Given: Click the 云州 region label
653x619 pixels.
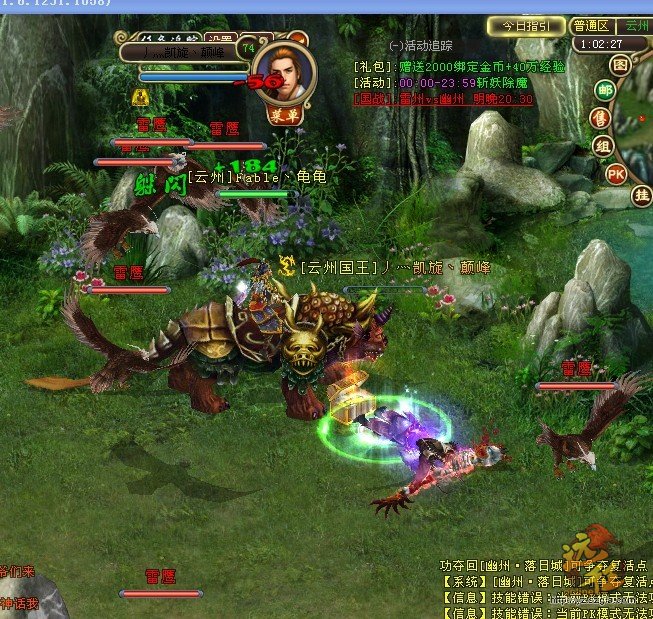Looking at the screenshot, I should (x=636, y=26).
